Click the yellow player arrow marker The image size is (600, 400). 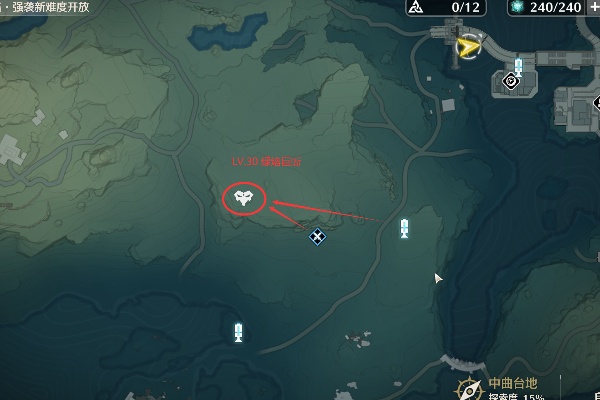coord(466,46)
